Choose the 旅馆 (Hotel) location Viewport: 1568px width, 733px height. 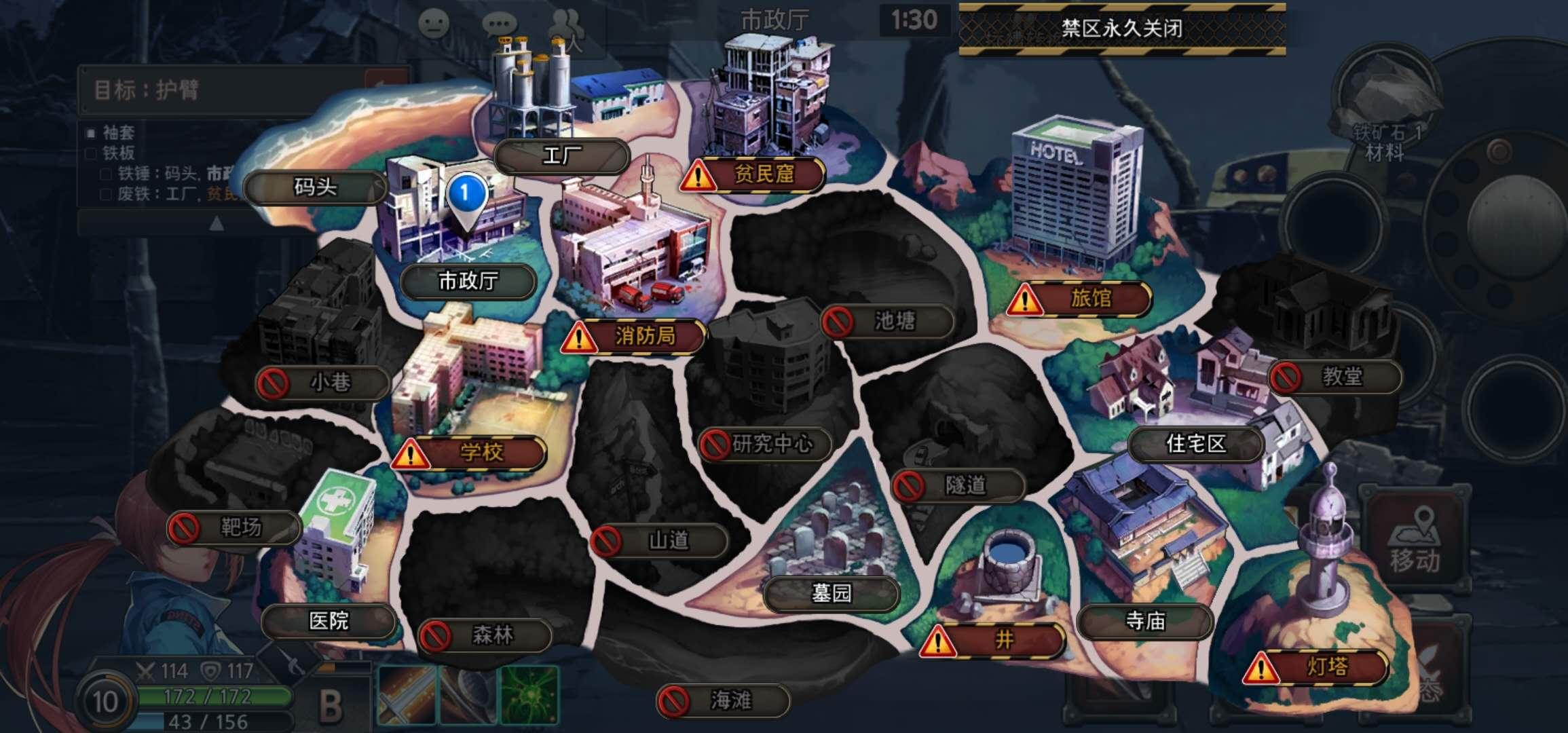[1080, 299]
